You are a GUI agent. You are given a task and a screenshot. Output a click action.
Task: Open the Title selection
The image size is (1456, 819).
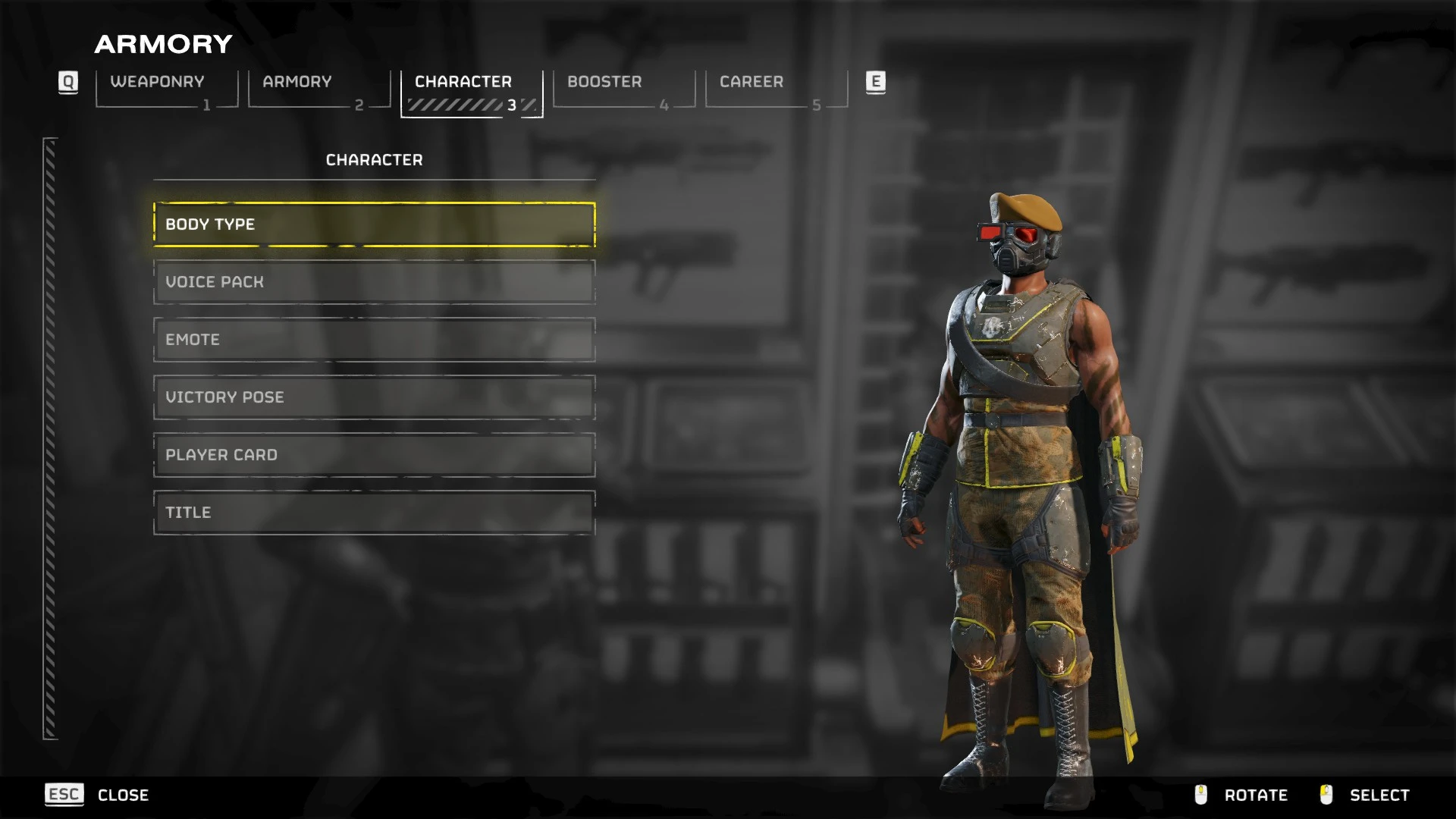(x=374, y=513)
